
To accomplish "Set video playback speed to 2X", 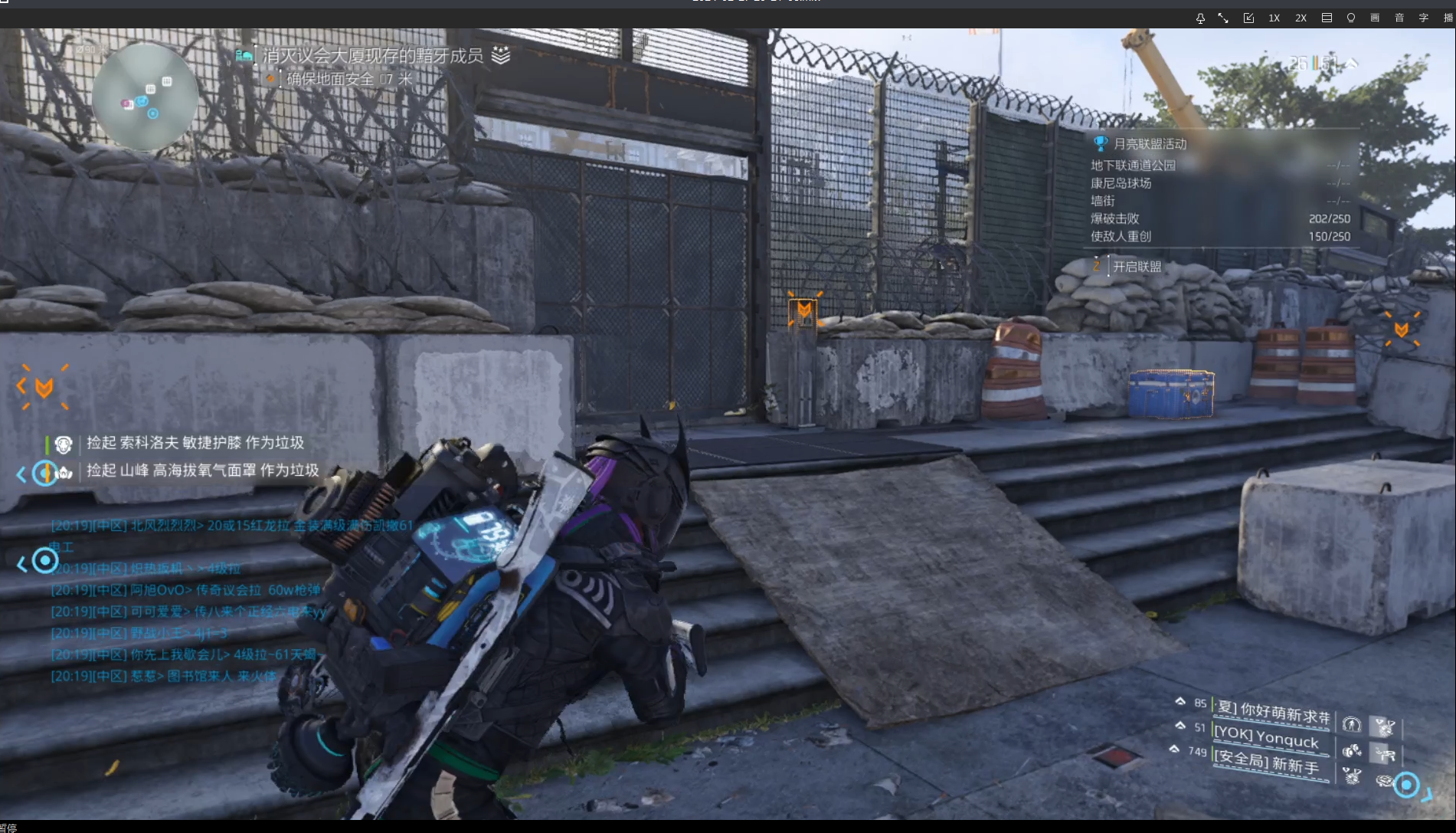I will 1301,18.
